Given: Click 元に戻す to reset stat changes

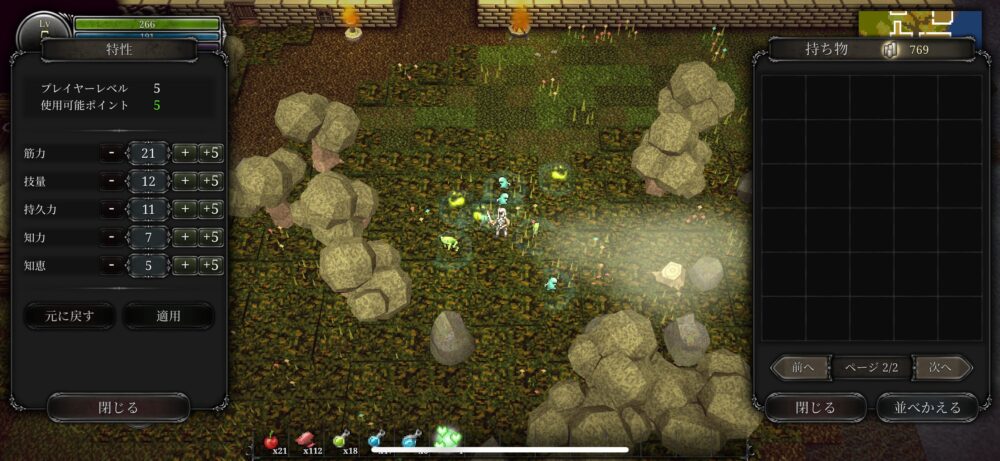Looking at the screenshot, I should coord(69,316).
